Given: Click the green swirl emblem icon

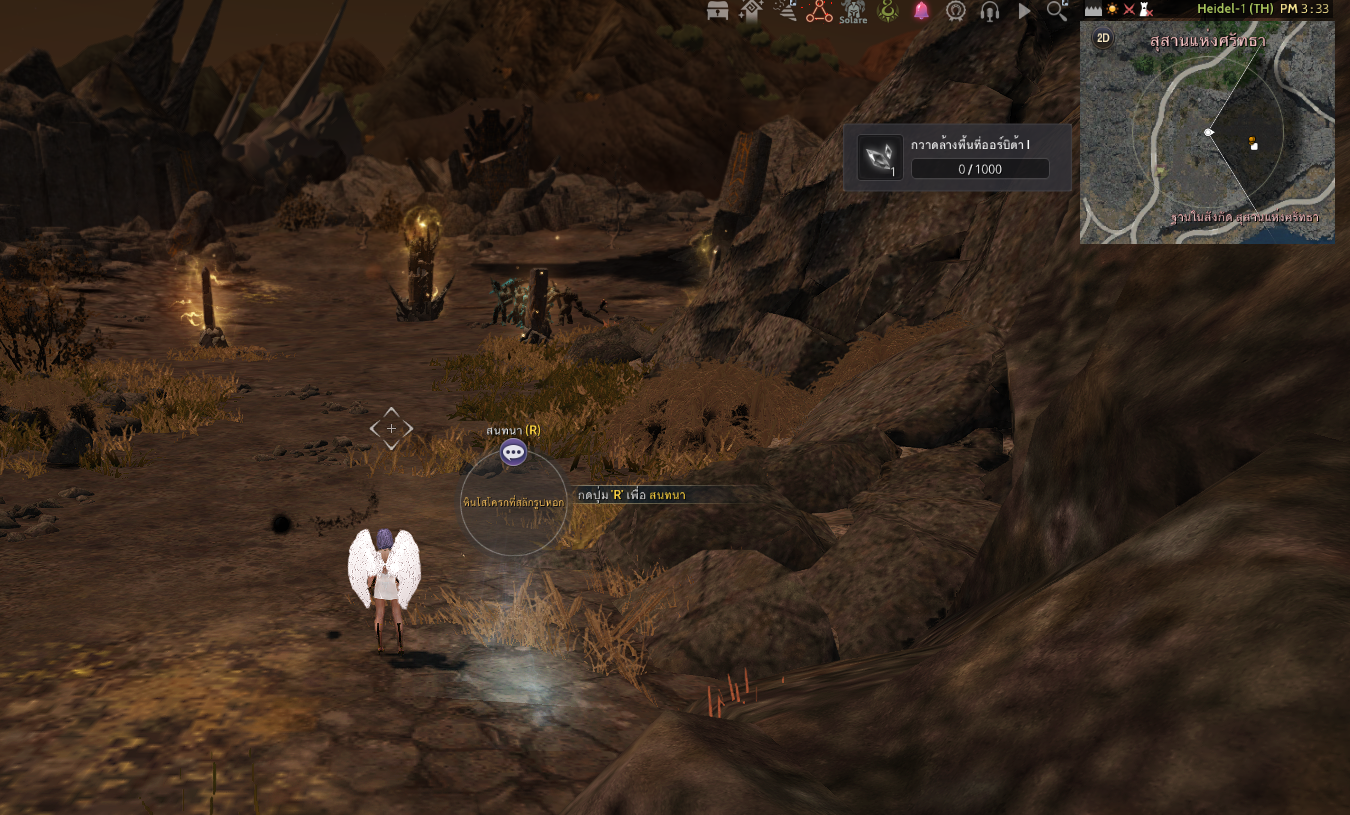Looking at the screenshot, I should click(x=888, y=11).
